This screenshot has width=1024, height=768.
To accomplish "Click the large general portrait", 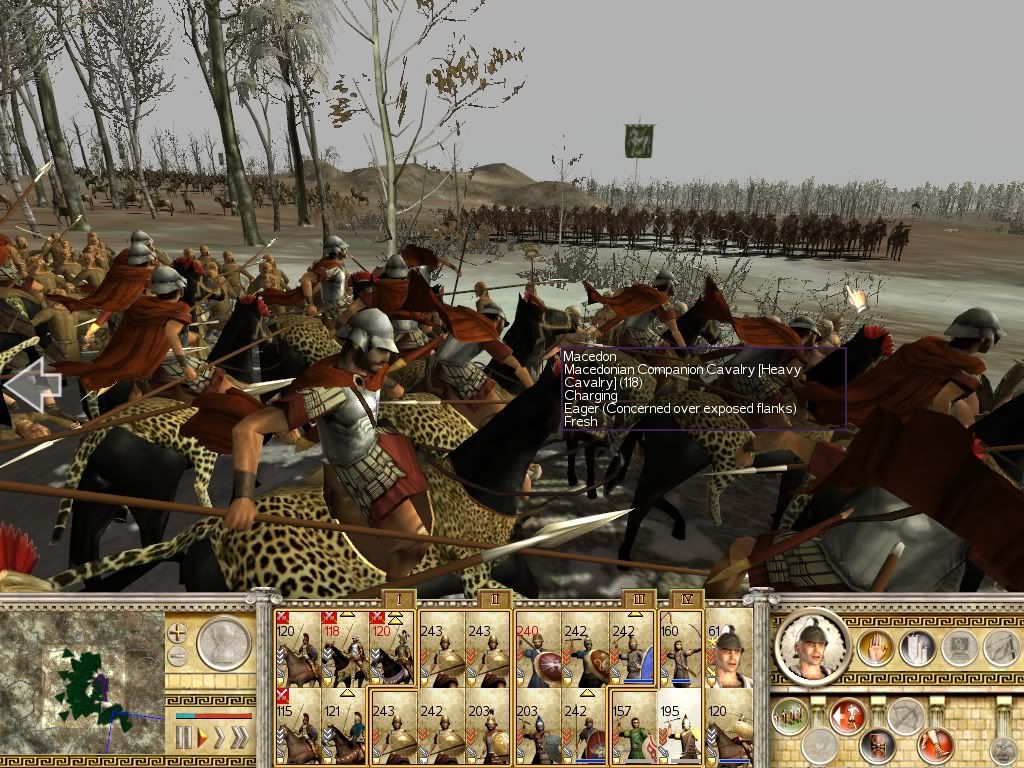I will [x=813, y=647].
